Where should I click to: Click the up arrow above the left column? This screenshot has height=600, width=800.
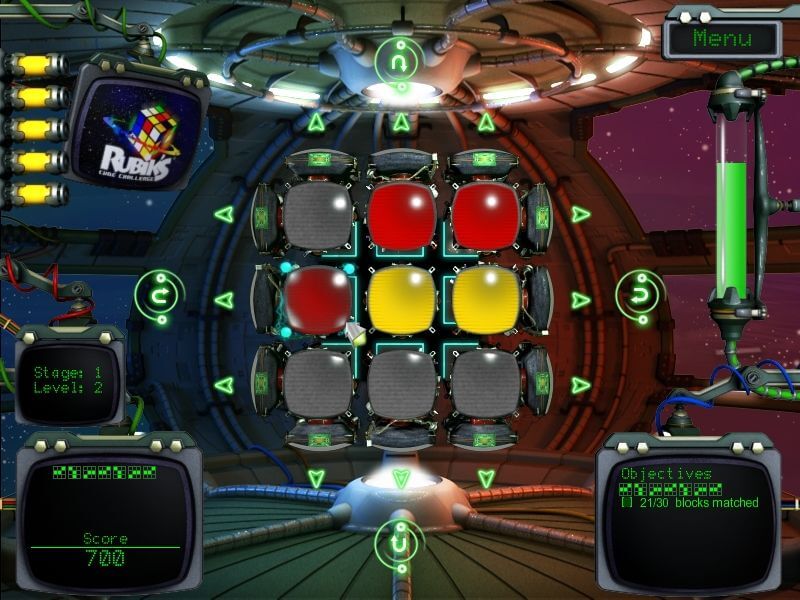point(316,122)
